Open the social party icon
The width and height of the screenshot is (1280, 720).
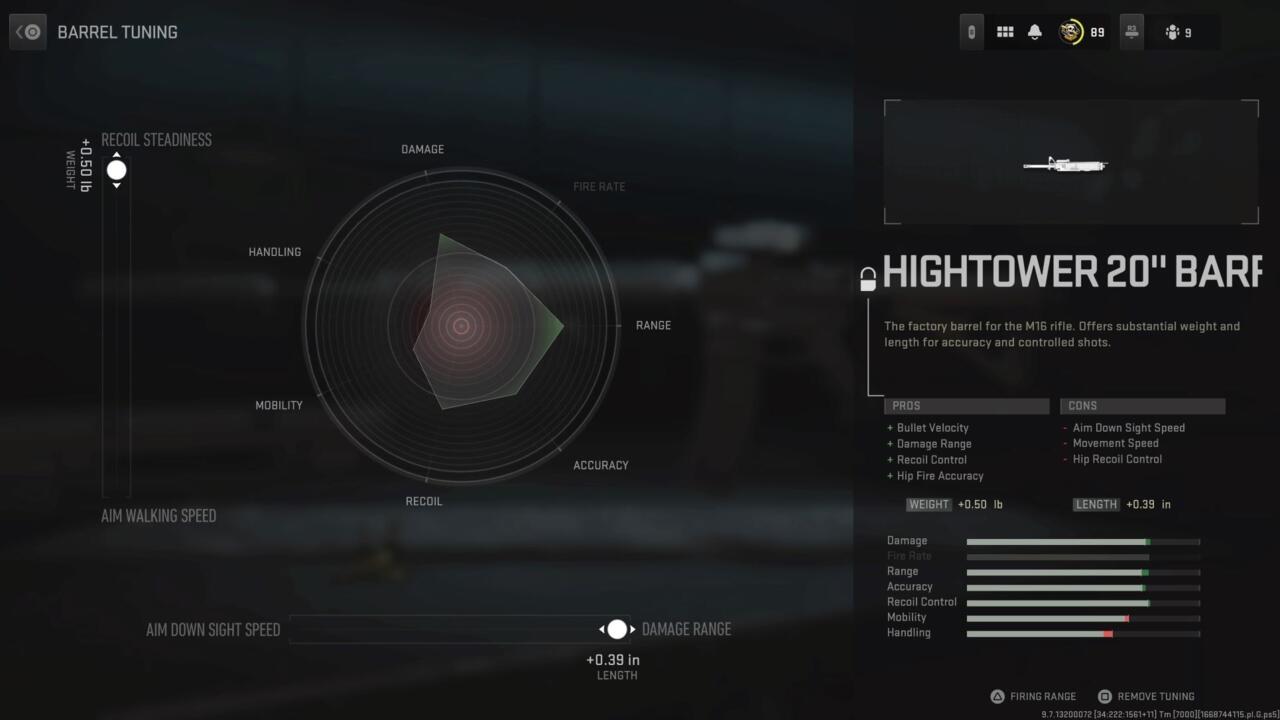(x=1173, y=32)
